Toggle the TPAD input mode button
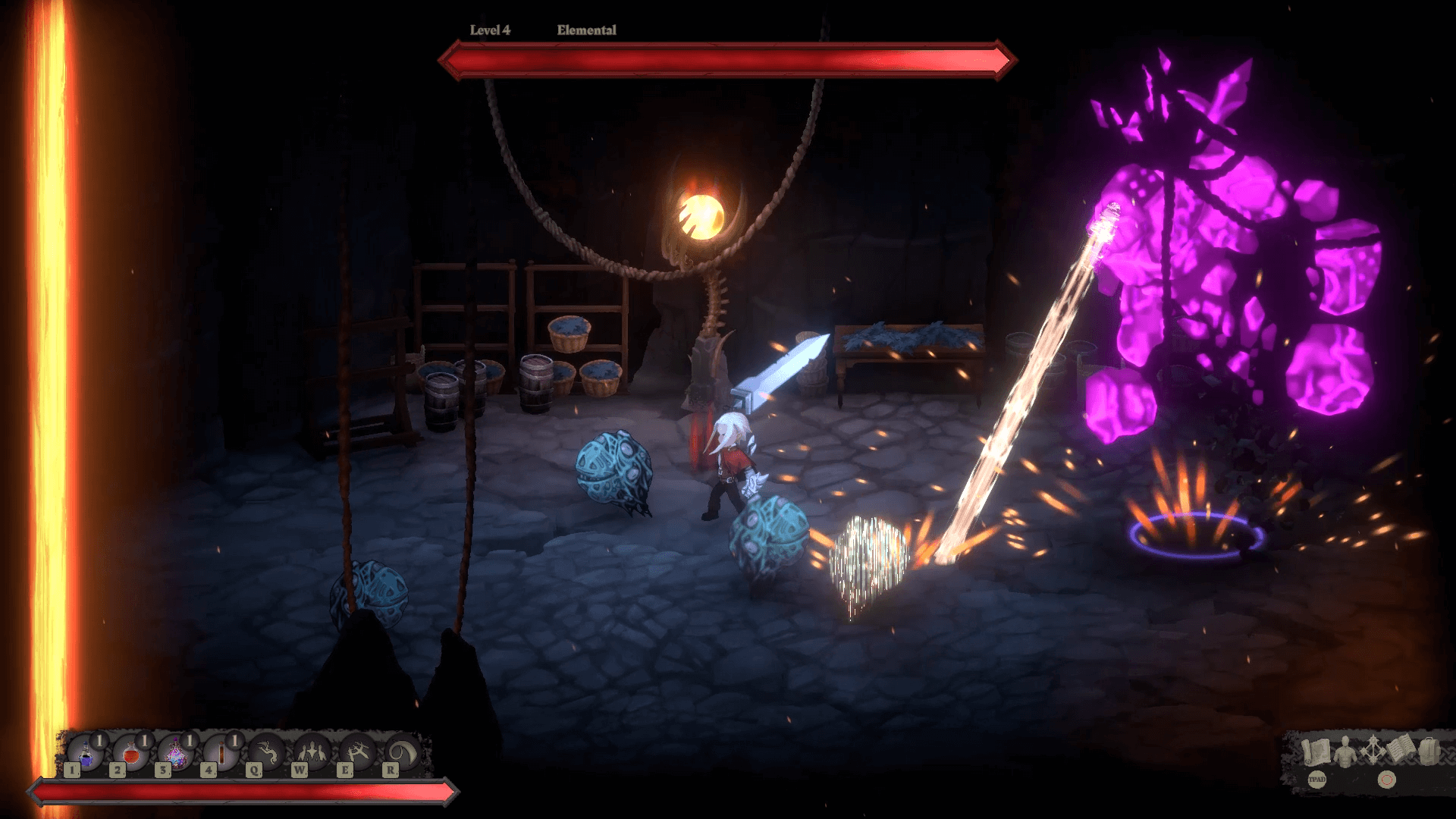The width and height of the screenshot is (1456, 819). coord(1317,780)
